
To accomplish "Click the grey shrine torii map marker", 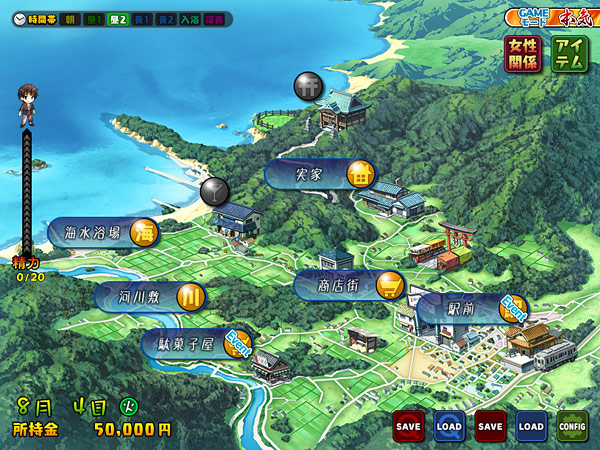I will [308, 86].
